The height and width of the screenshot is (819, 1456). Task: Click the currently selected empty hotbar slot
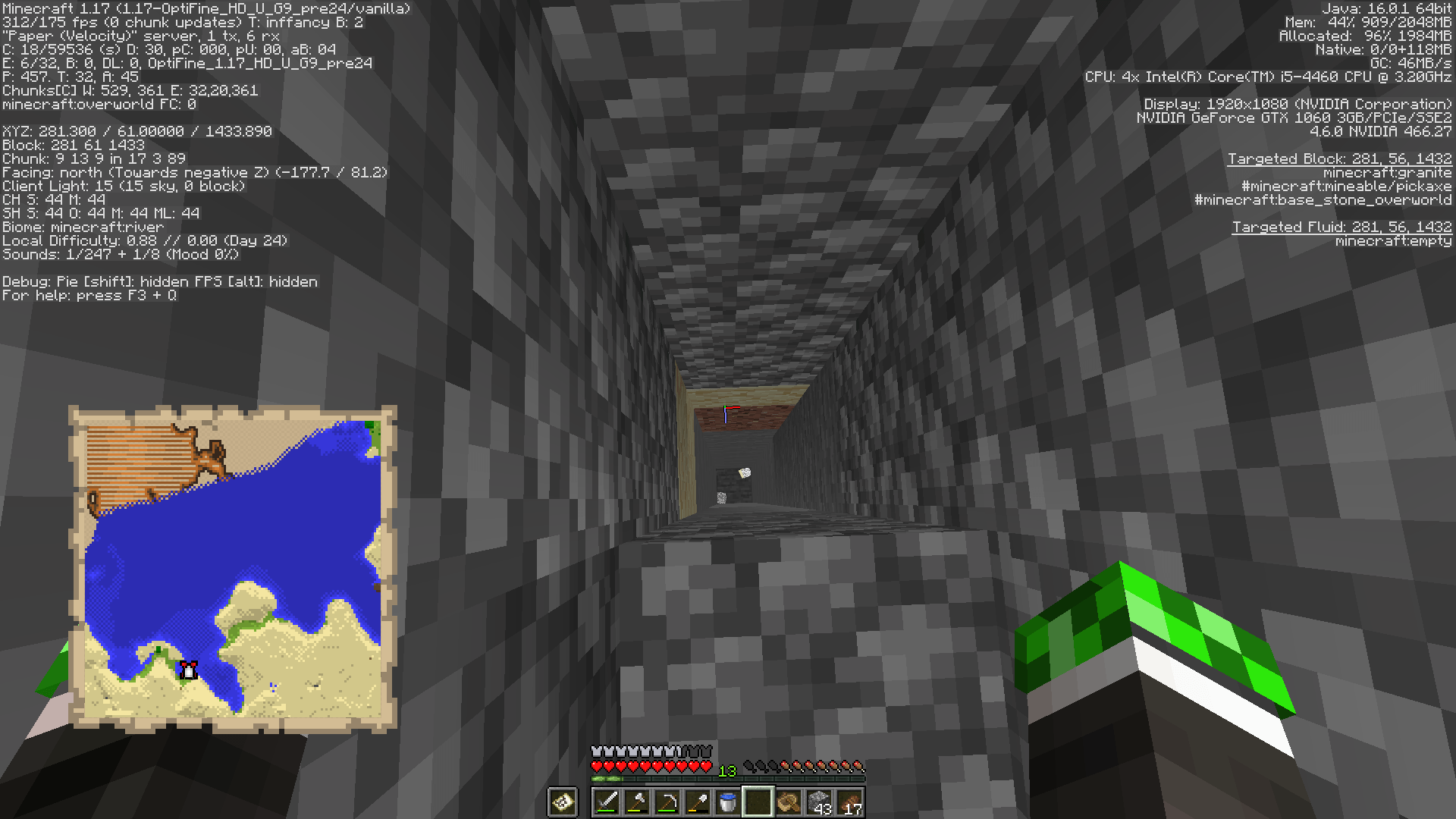[x=757, y=801]
